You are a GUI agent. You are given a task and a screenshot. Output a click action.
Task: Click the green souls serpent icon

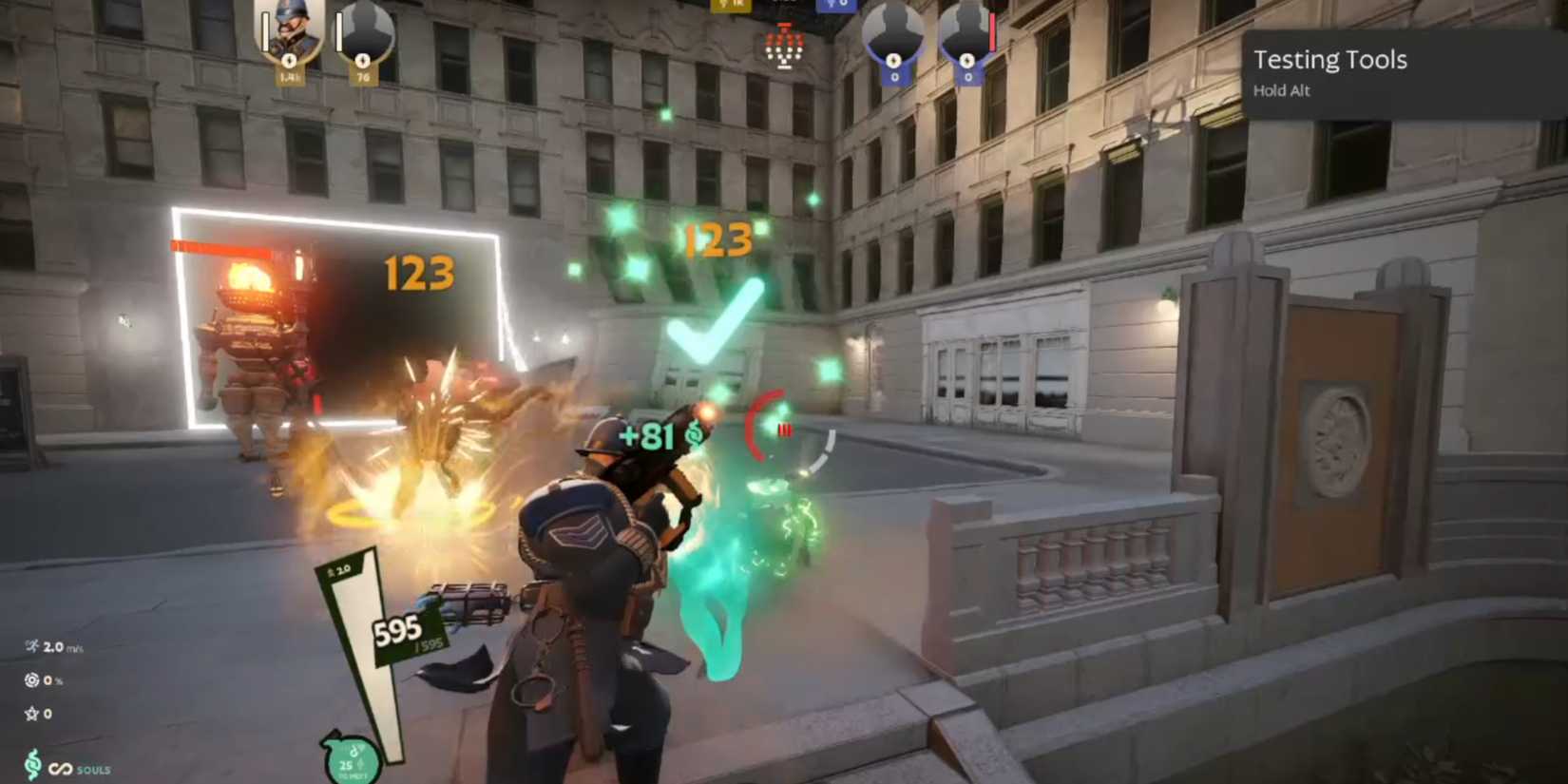coord(33,762)
